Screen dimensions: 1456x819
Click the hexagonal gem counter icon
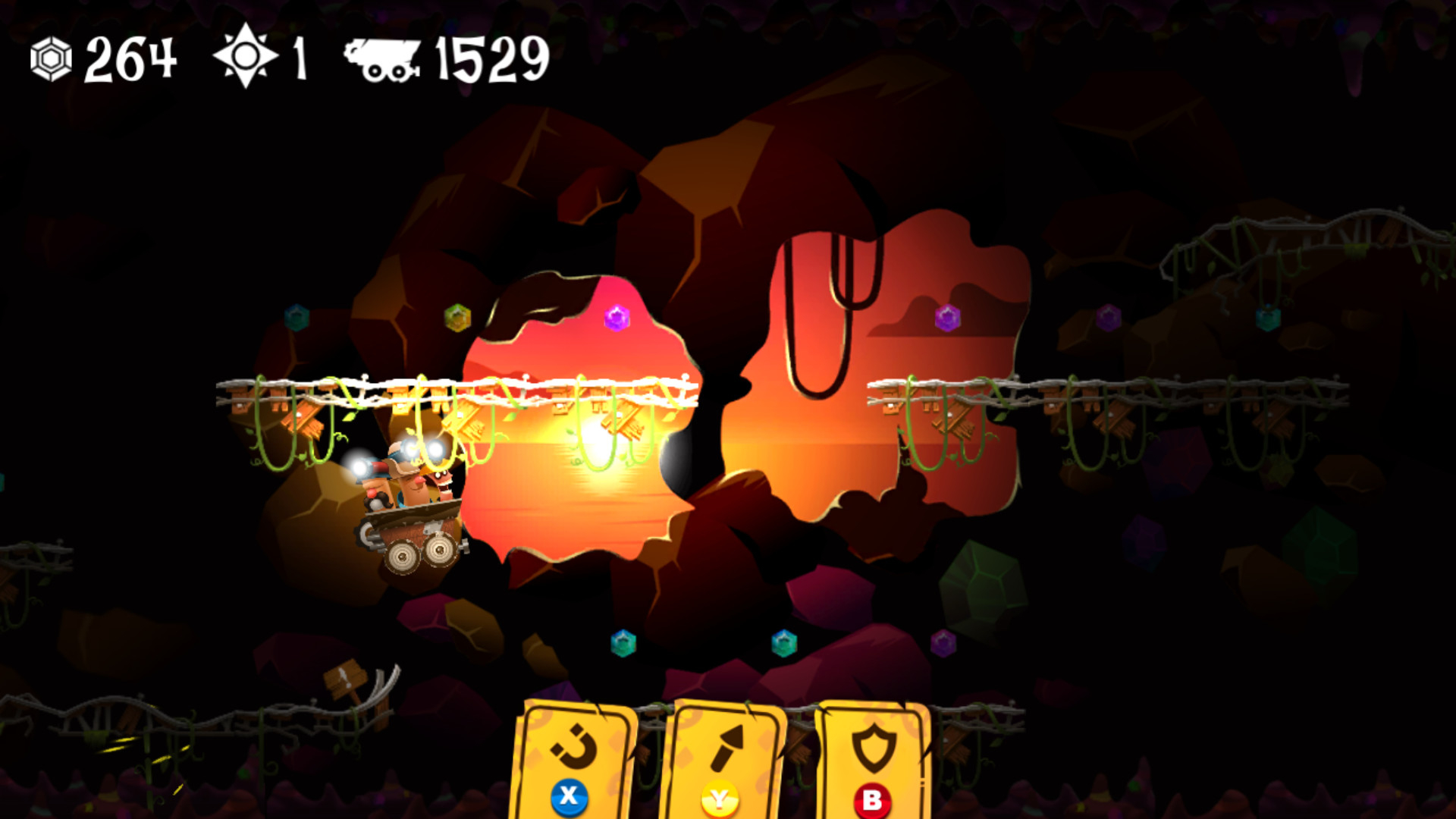[50, 59]
